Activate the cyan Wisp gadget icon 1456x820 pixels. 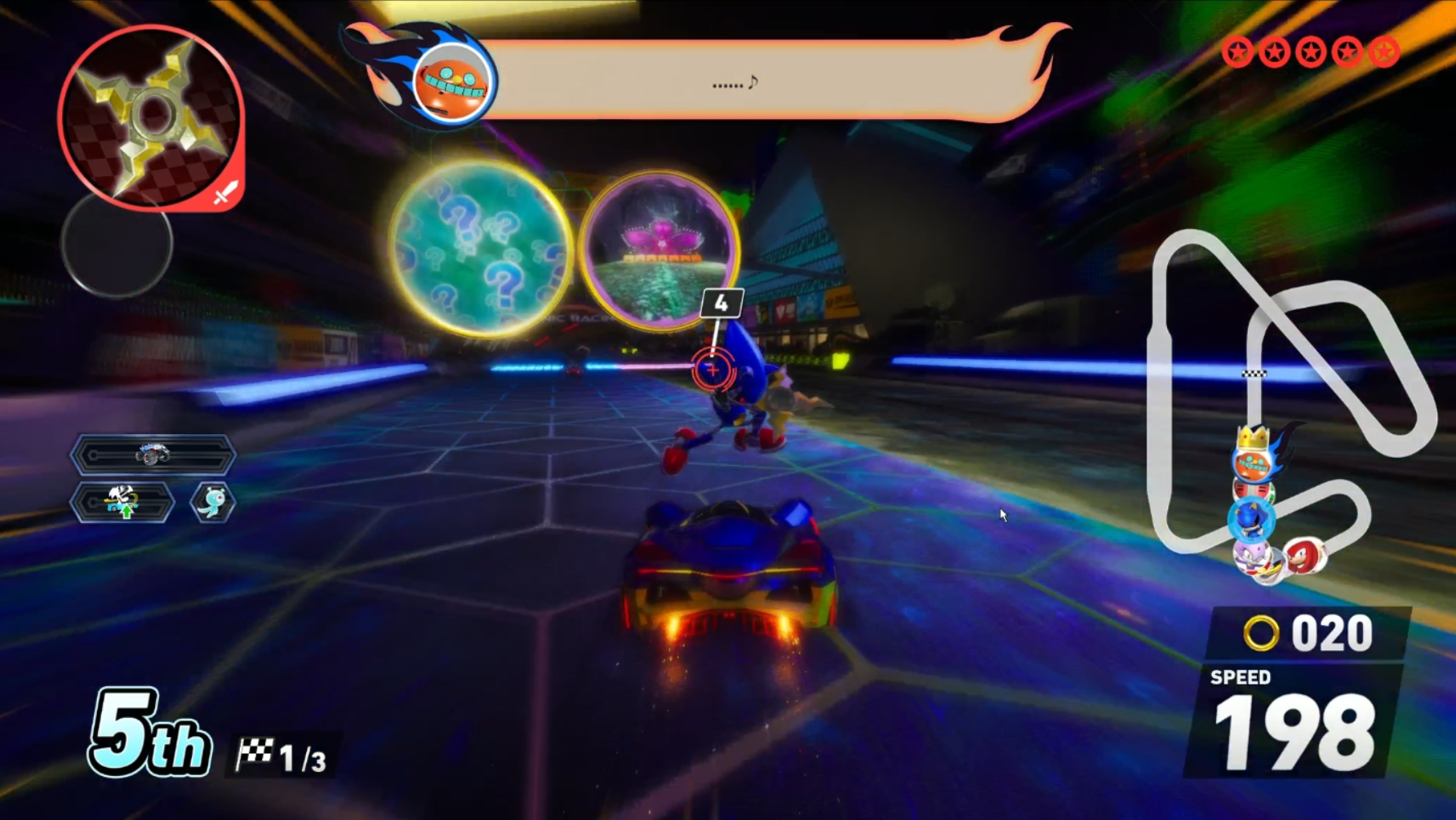[213, 502]
